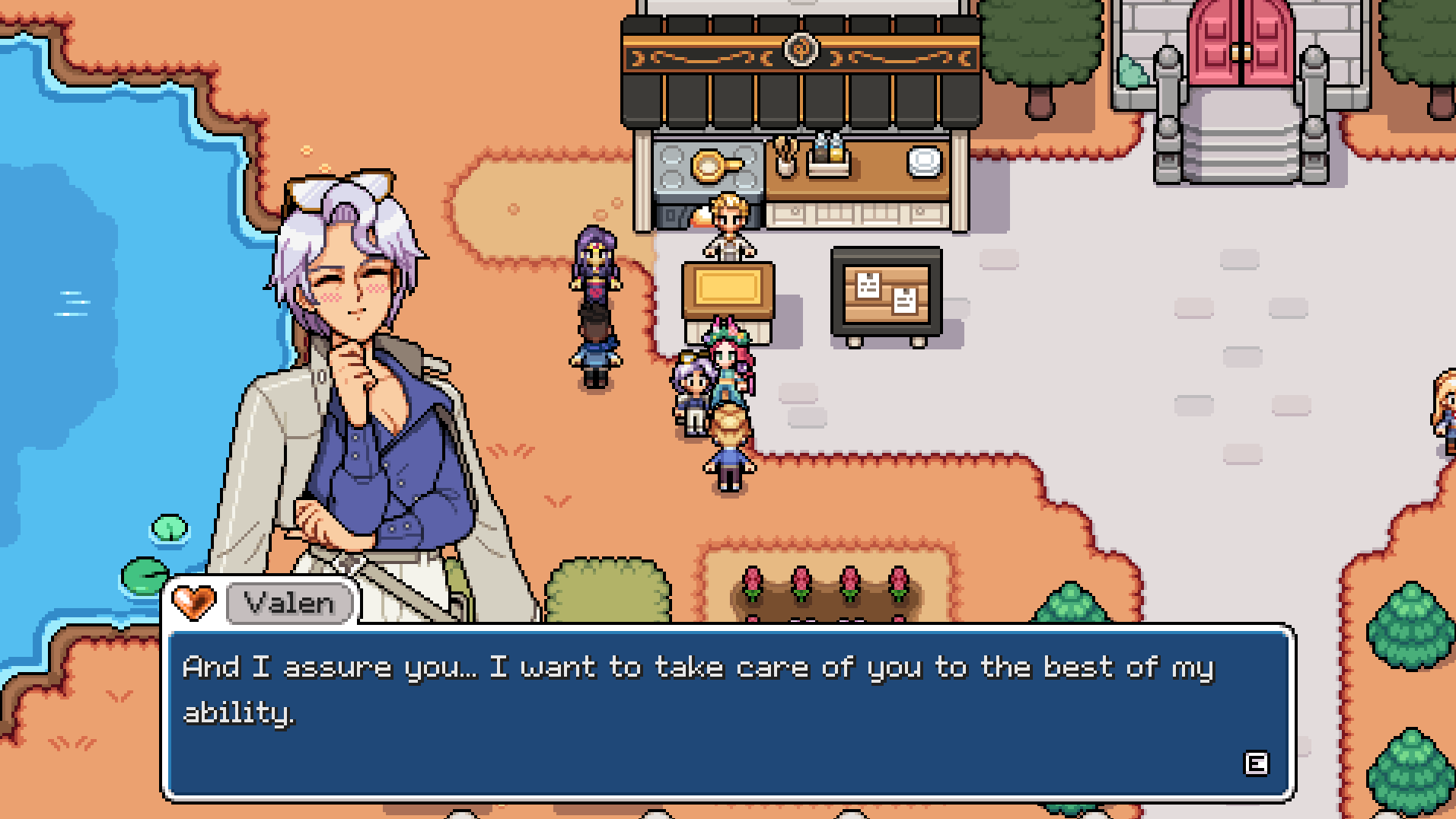Click the orange heart icon beside Valen's name

pyautogui.click(x=193, y=602)
